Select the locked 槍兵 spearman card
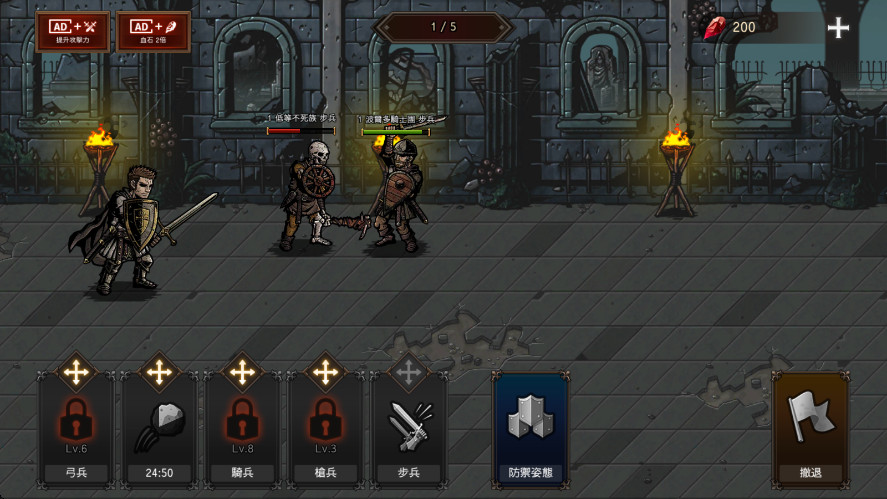The image size is (887, 499). tap(324, 429)
